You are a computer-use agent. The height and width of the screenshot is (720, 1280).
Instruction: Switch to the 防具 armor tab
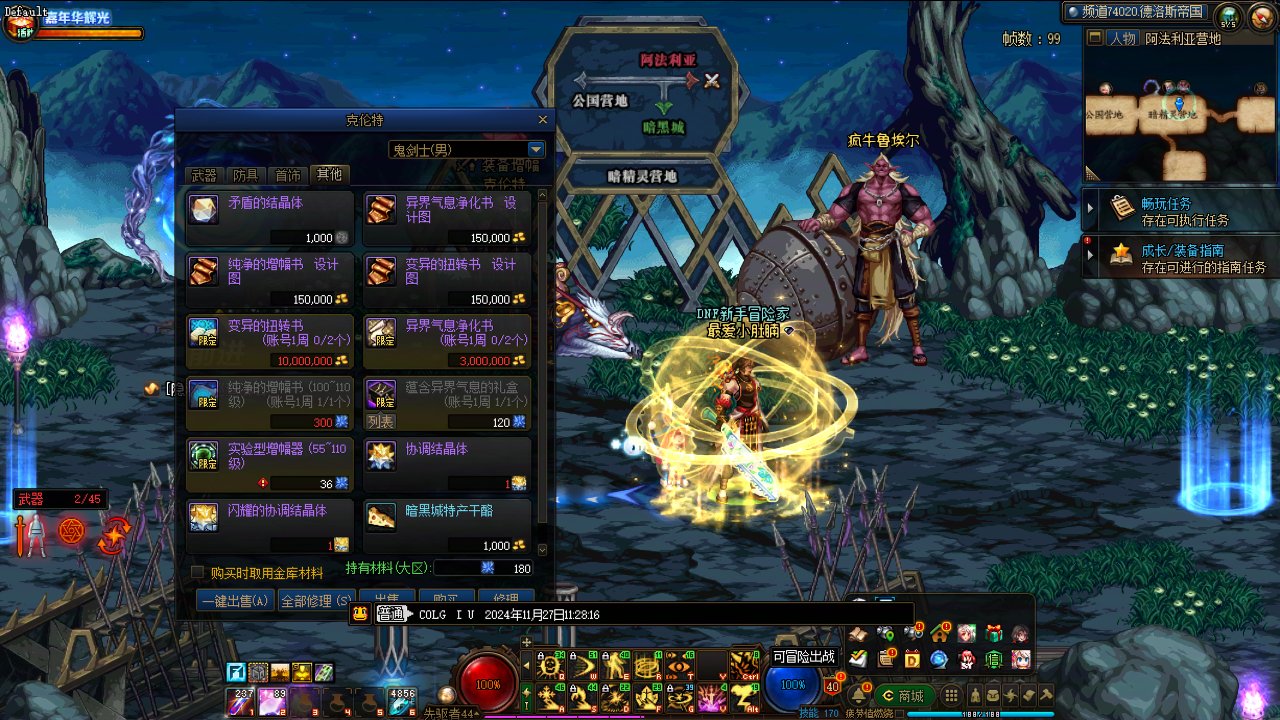point(246,175)
